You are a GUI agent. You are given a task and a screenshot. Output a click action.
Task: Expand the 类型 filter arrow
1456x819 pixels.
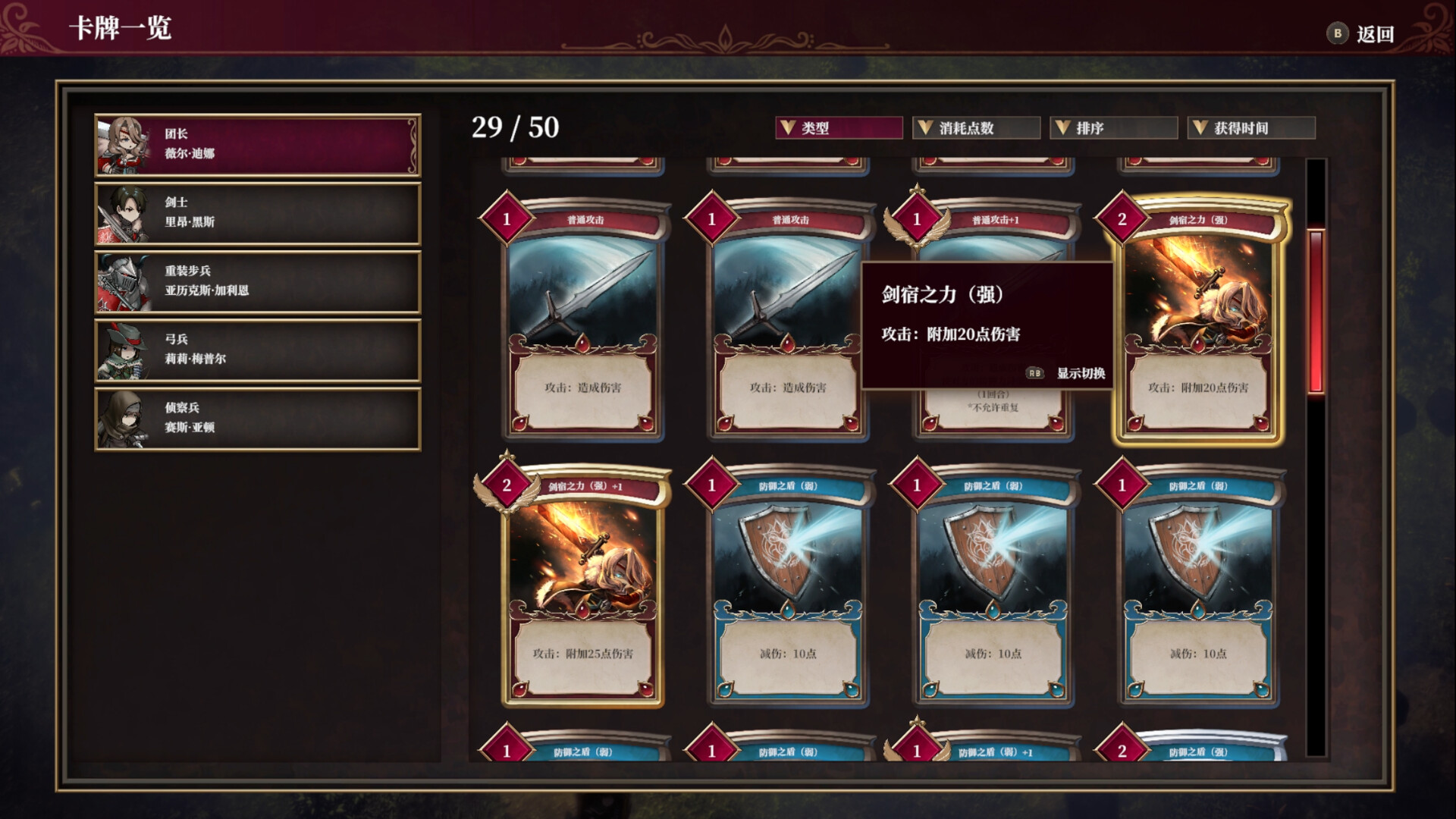pos(786,127)
